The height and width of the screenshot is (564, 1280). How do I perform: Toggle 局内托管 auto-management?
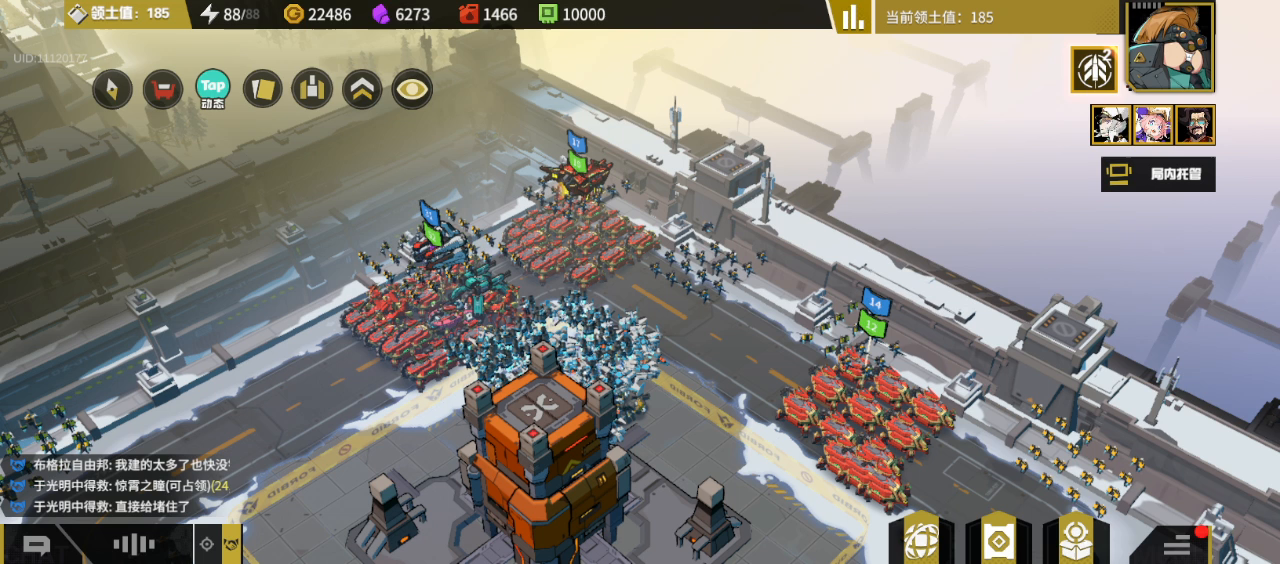click(x=1158, y=174)
